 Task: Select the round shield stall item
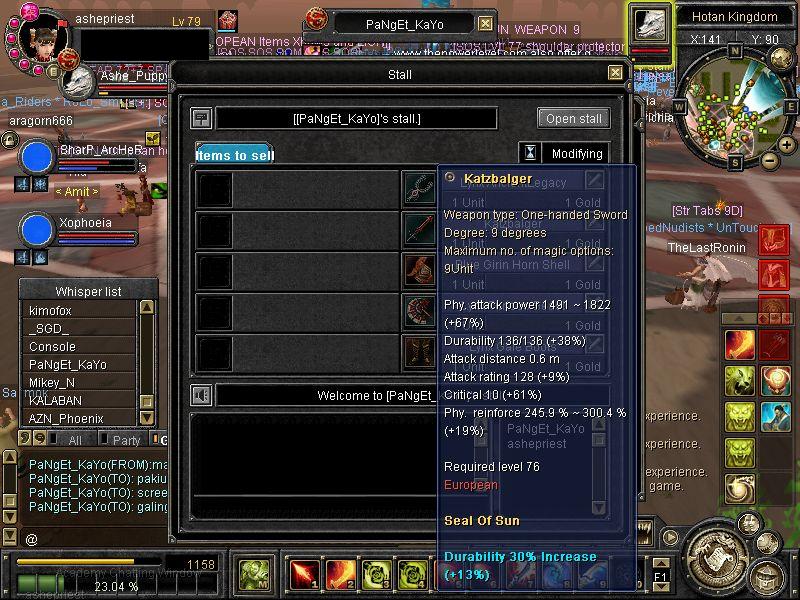pos(419,311)
